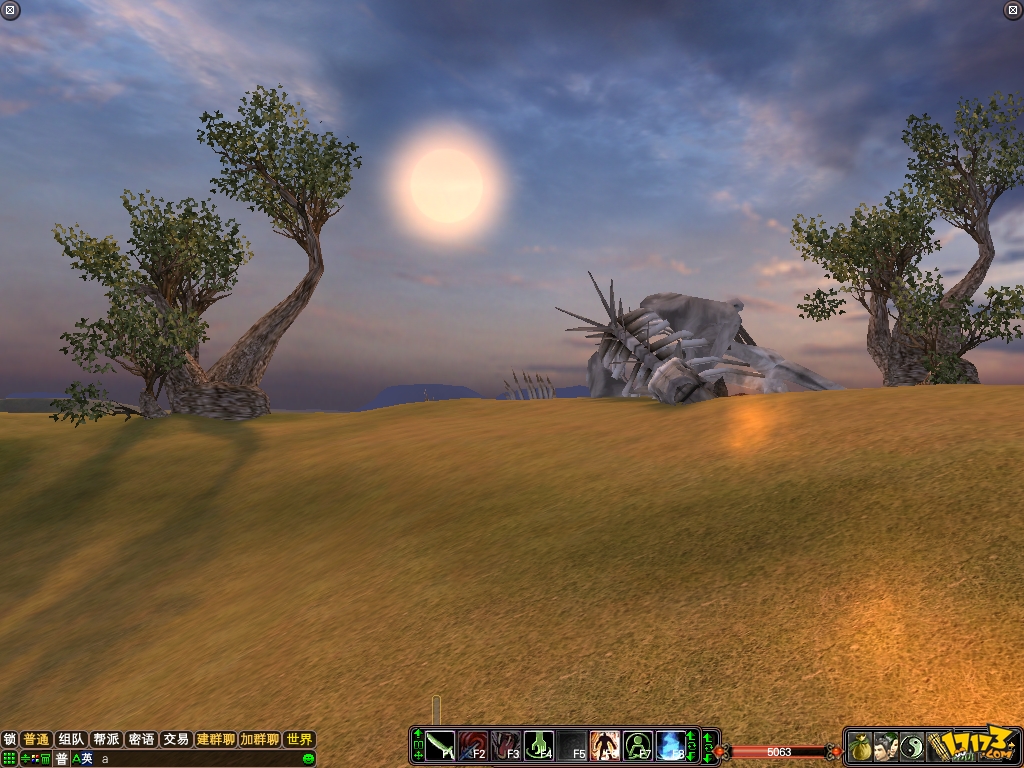Trigger the fiery silhouette skill in F6
This screenshot has height=768, width=1024.
click(x=605, y=746)
